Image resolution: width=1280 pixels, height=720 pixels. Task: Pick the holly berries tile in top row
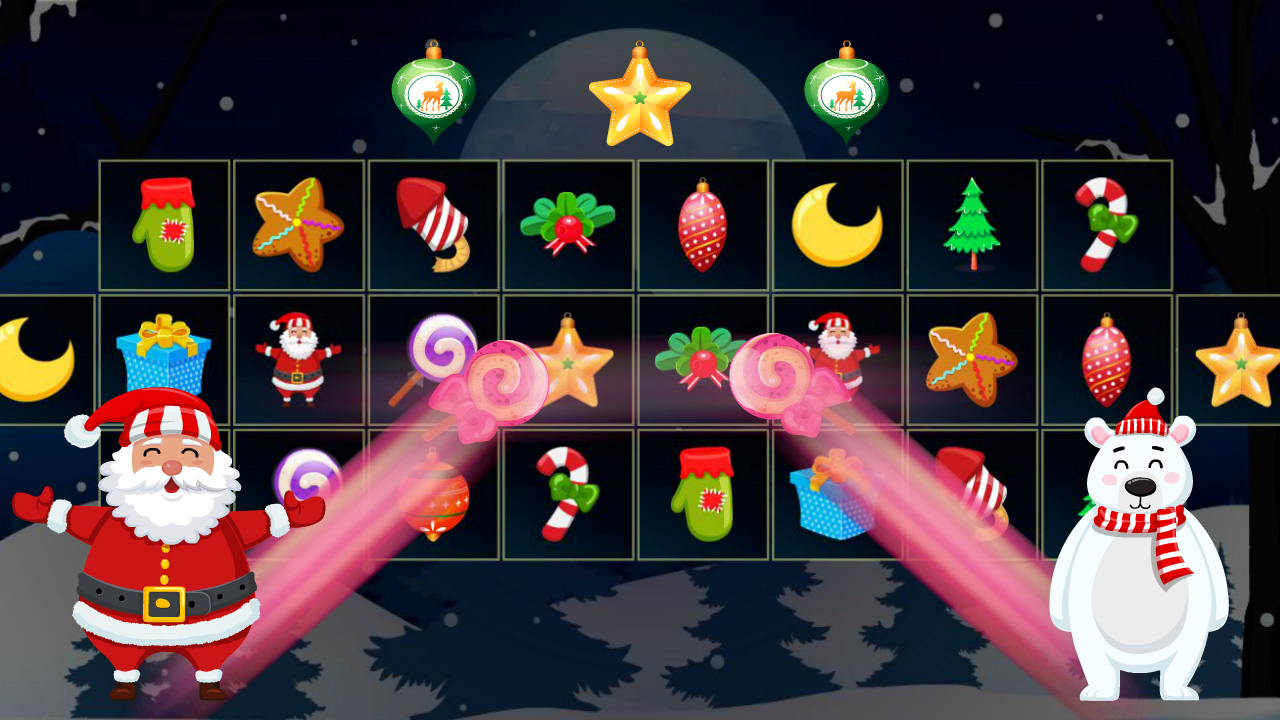point(568,224)
